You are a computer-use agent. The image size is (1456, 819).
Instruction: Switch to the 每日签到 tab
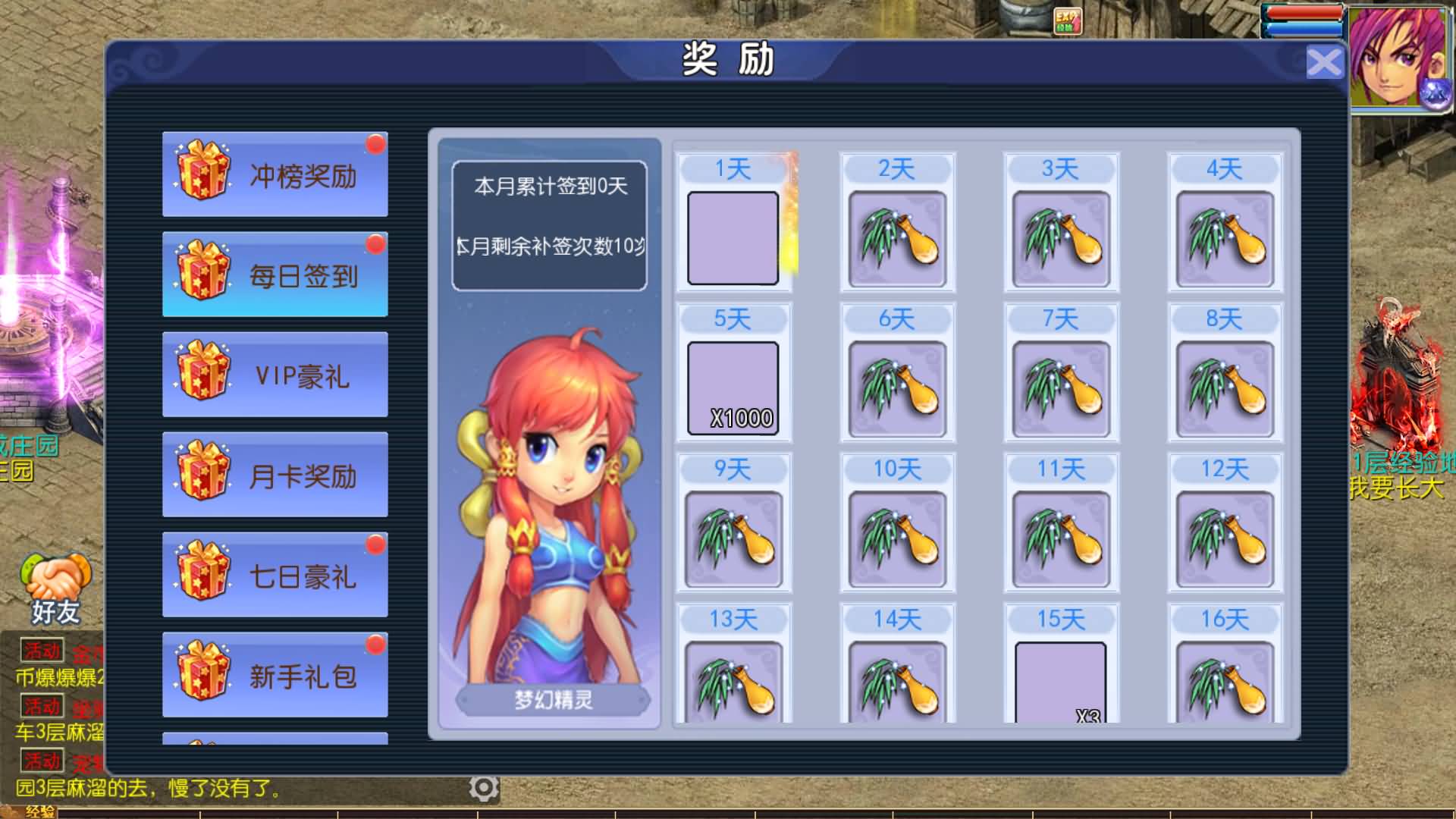(275, 273)
